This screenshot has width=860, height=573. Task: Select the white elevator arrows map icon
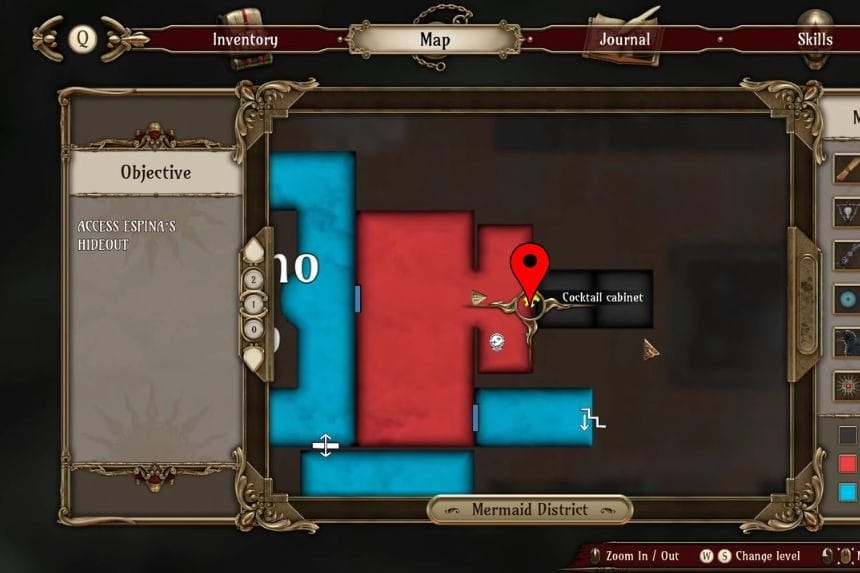click(x=325, y=445)
